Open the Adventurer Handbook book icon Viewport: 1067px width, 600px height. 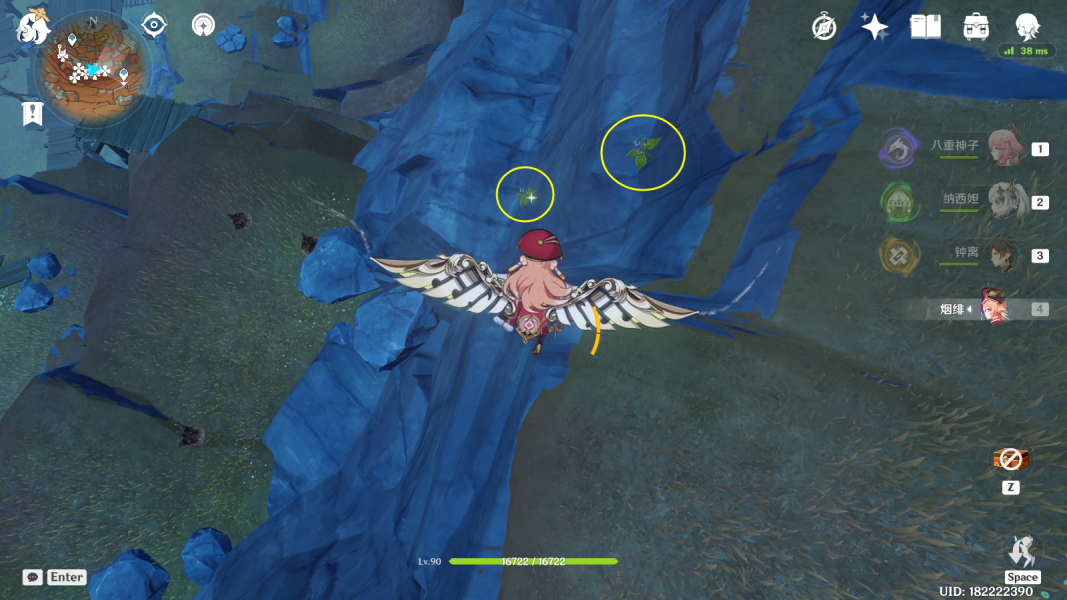(x=925, y=27)
